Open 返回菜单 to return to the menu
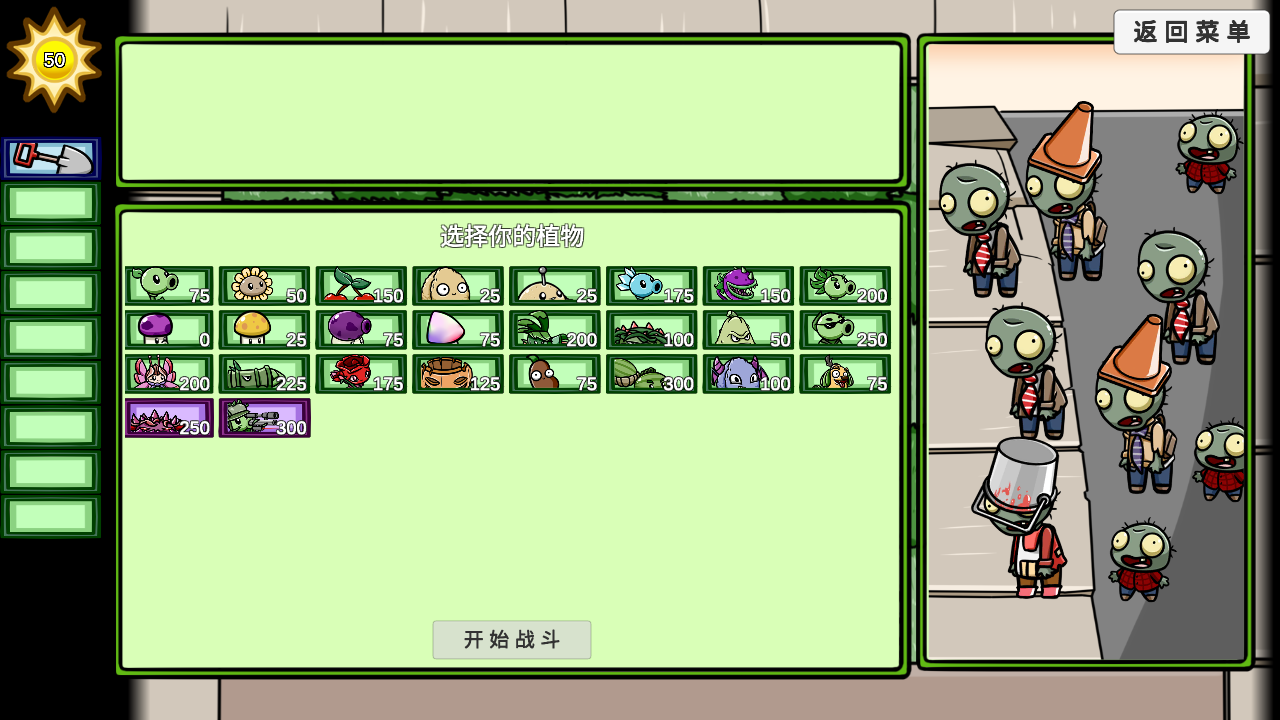This screenshot has width=1280, height=720. [x=1191, y=32]
